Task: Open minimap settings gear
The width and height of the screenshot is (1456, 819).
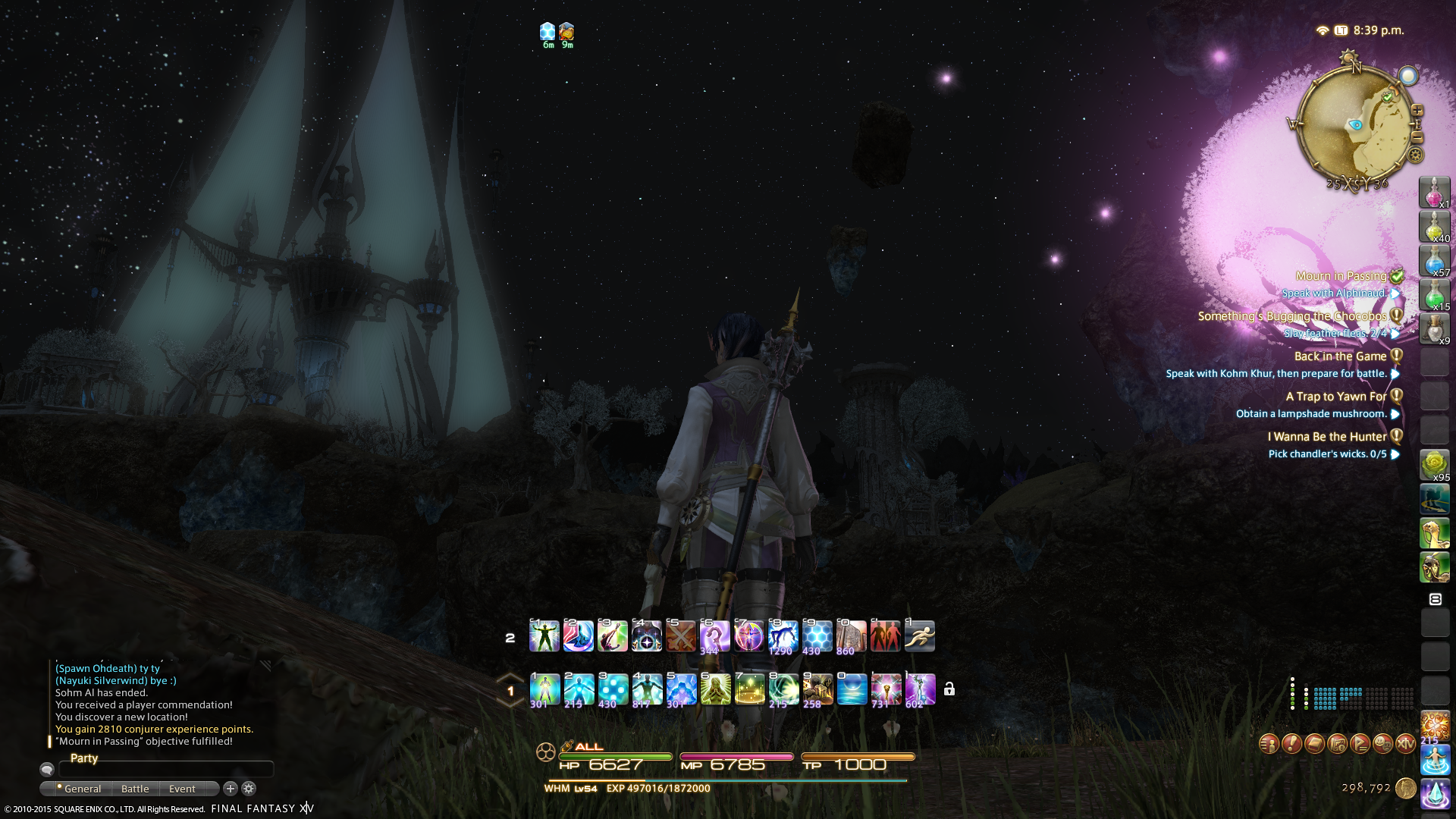Action: [1415, 155]
